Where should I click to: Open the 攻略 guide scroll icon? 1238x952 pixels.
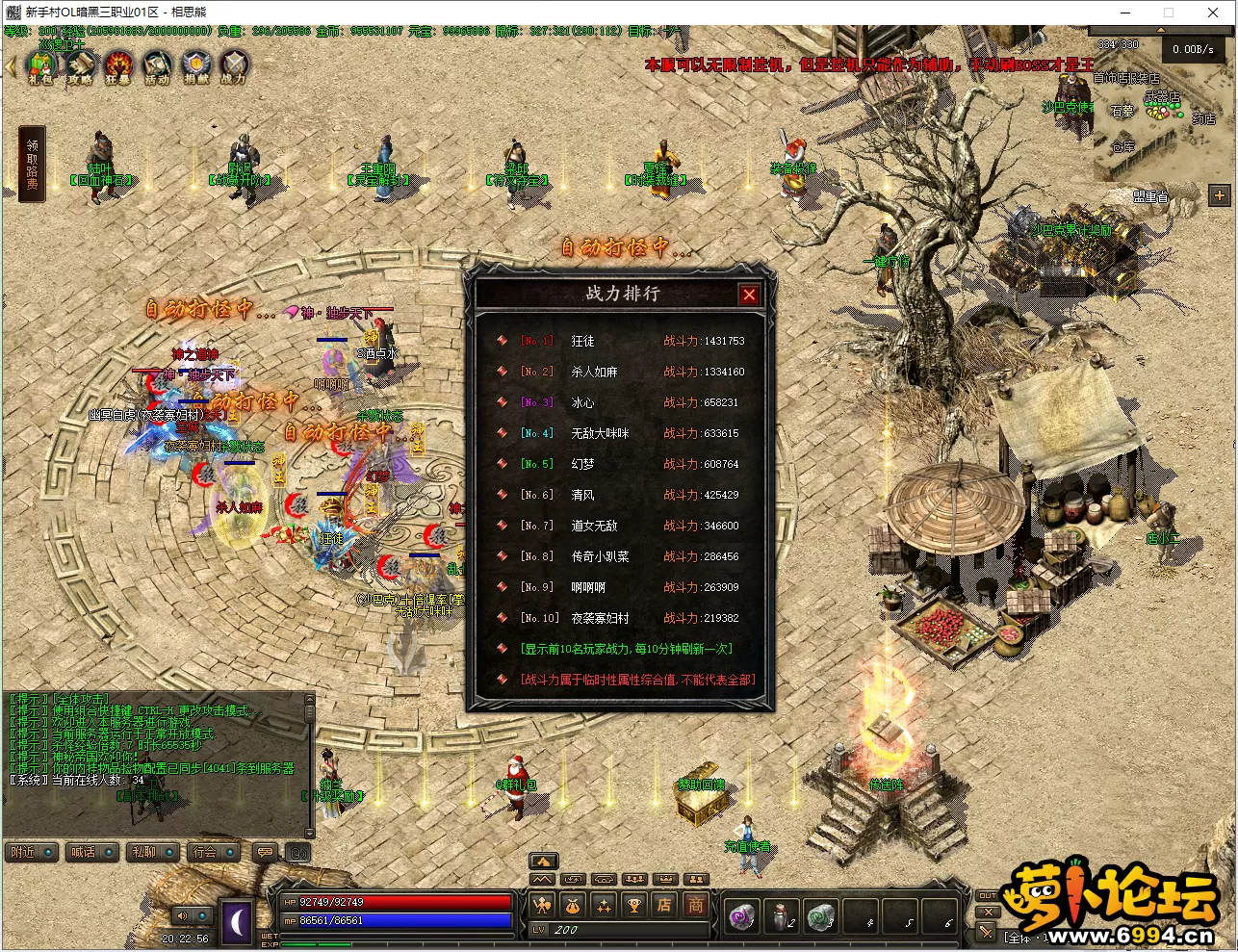coord(80,67)
